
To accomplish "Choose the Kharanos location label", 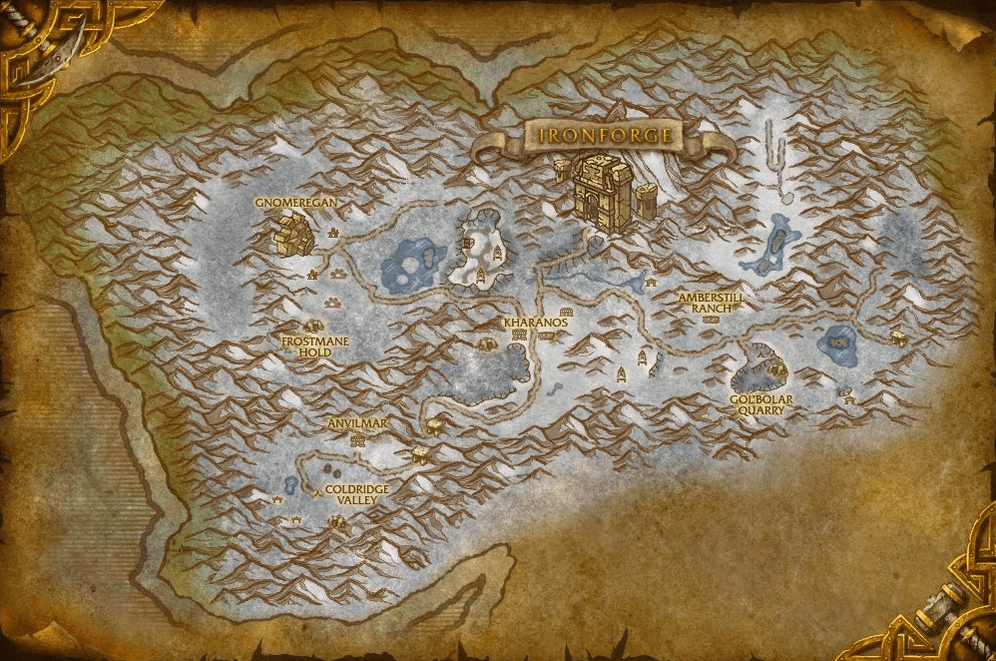I will [536, 323].
